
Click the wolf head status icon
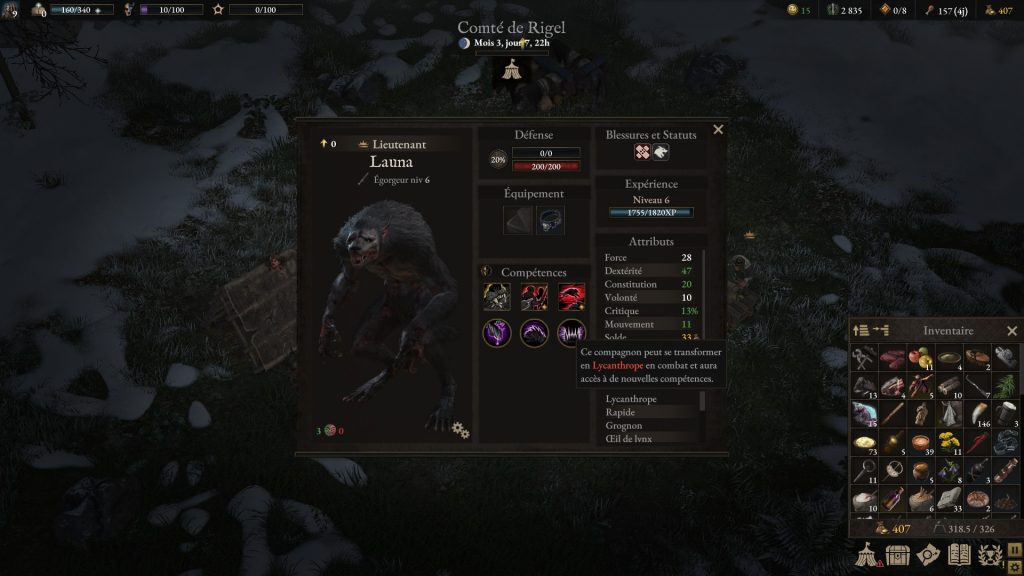coord(661,153)
